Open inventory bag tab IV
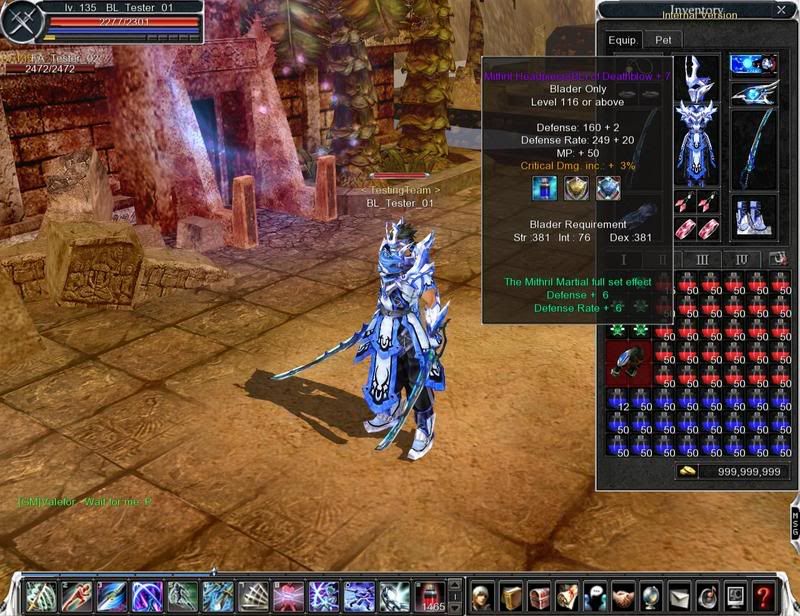The image size is (800, 616). [742, 260]
